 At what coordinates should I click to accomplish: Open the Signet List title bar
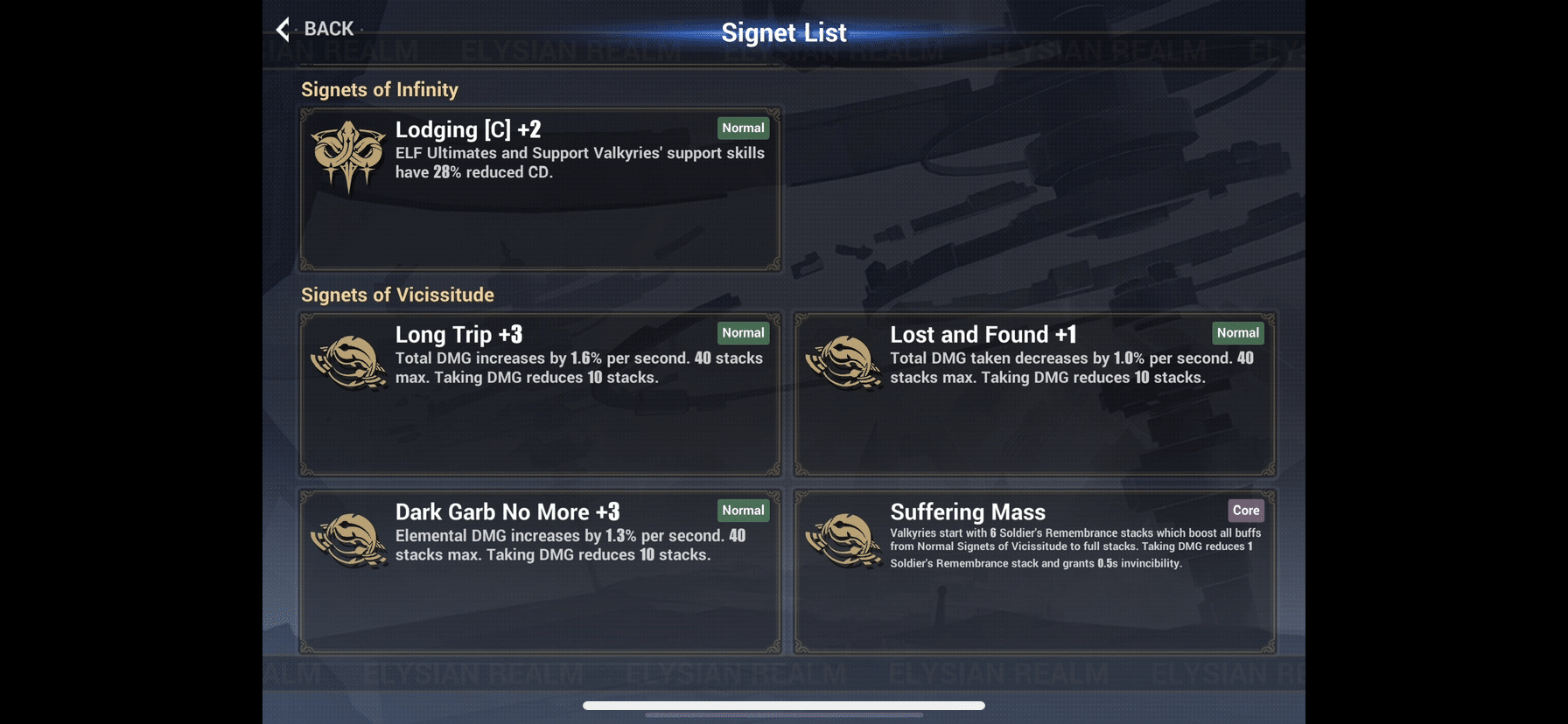[x=783, y=31]
